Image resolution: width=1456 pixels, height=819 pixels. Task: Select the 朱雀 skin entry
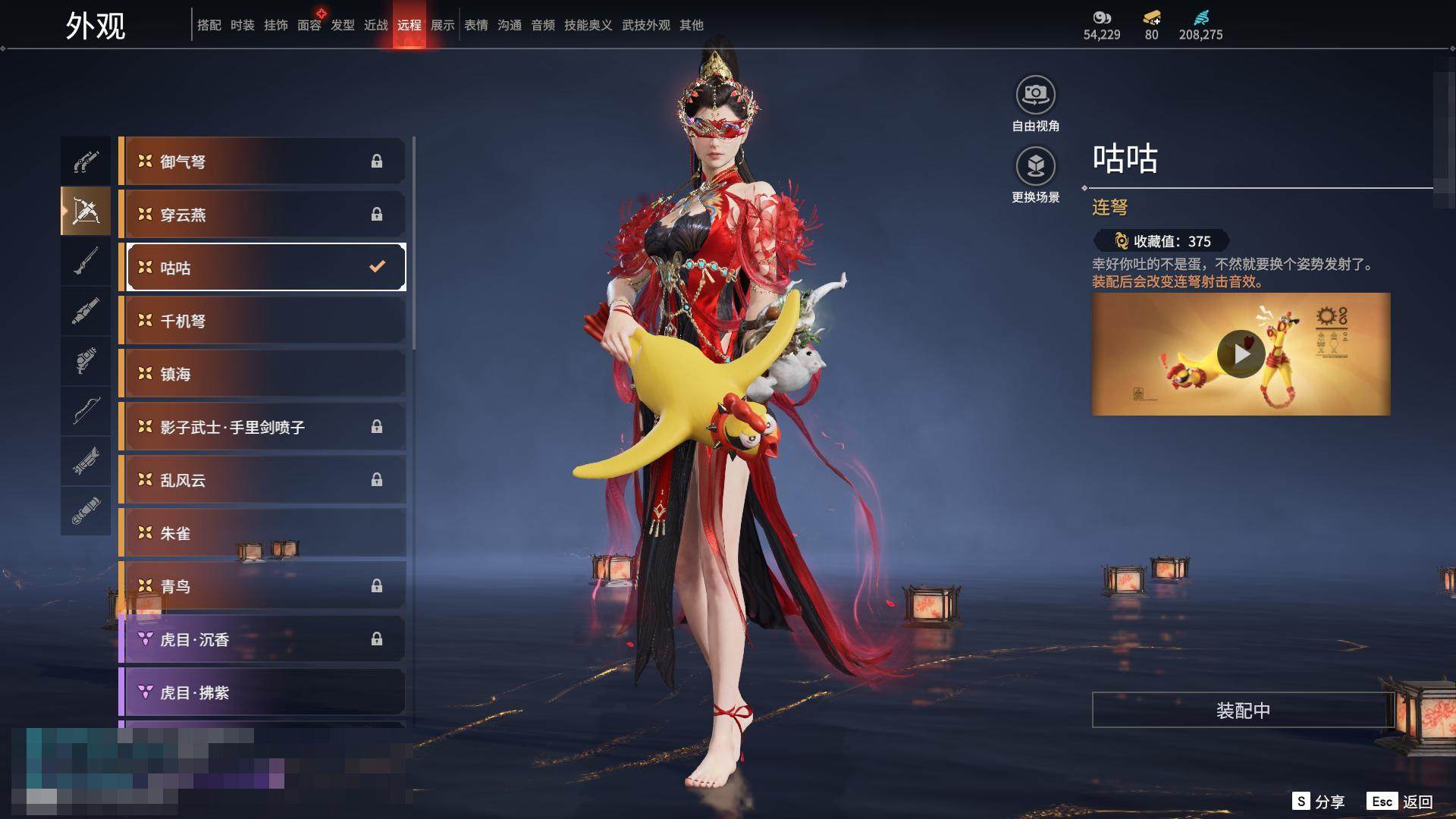click(x=262, y=533)
